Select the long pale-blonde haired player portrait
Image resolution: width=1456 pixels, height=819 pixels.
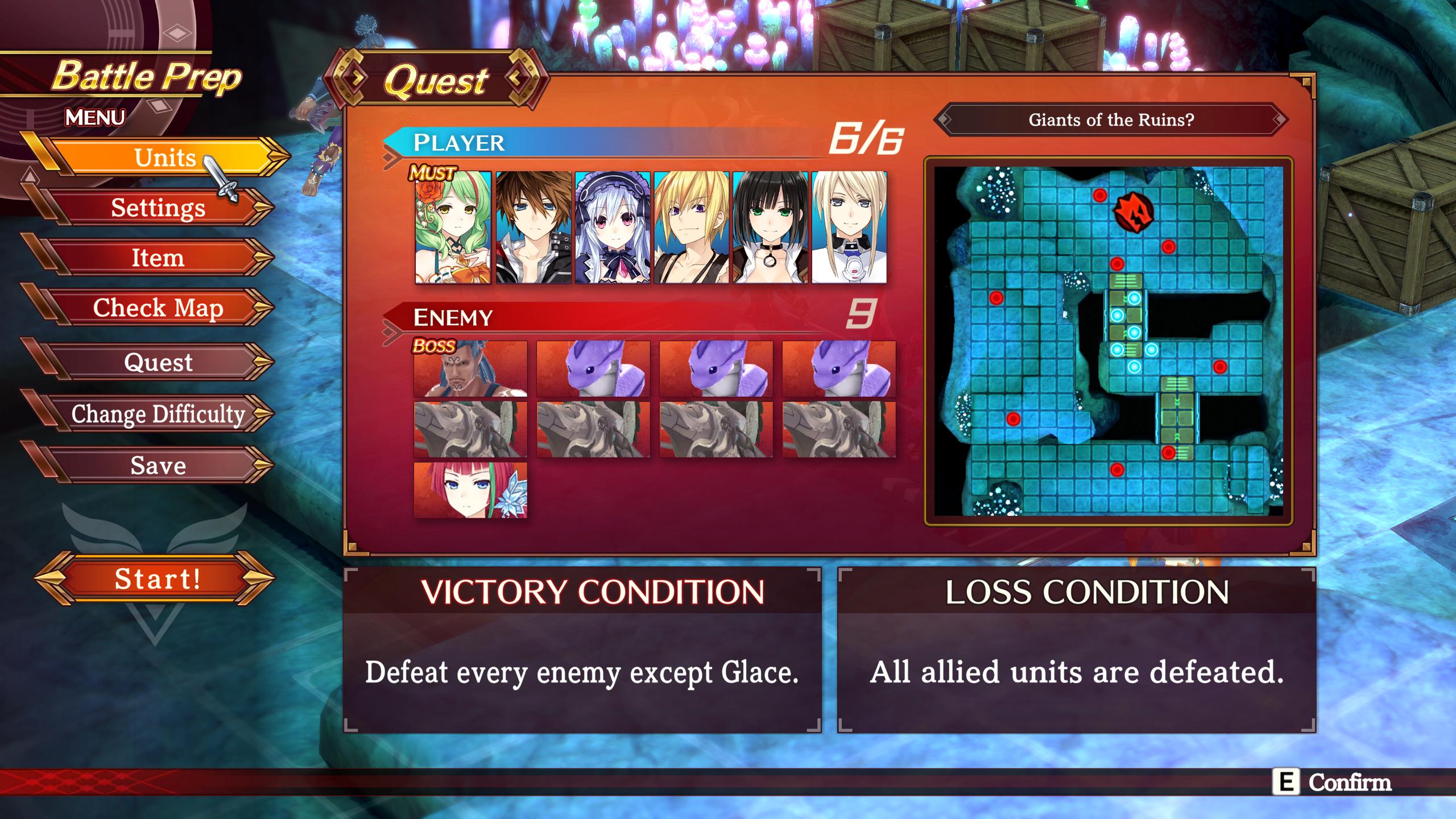(x=849, y=227)
